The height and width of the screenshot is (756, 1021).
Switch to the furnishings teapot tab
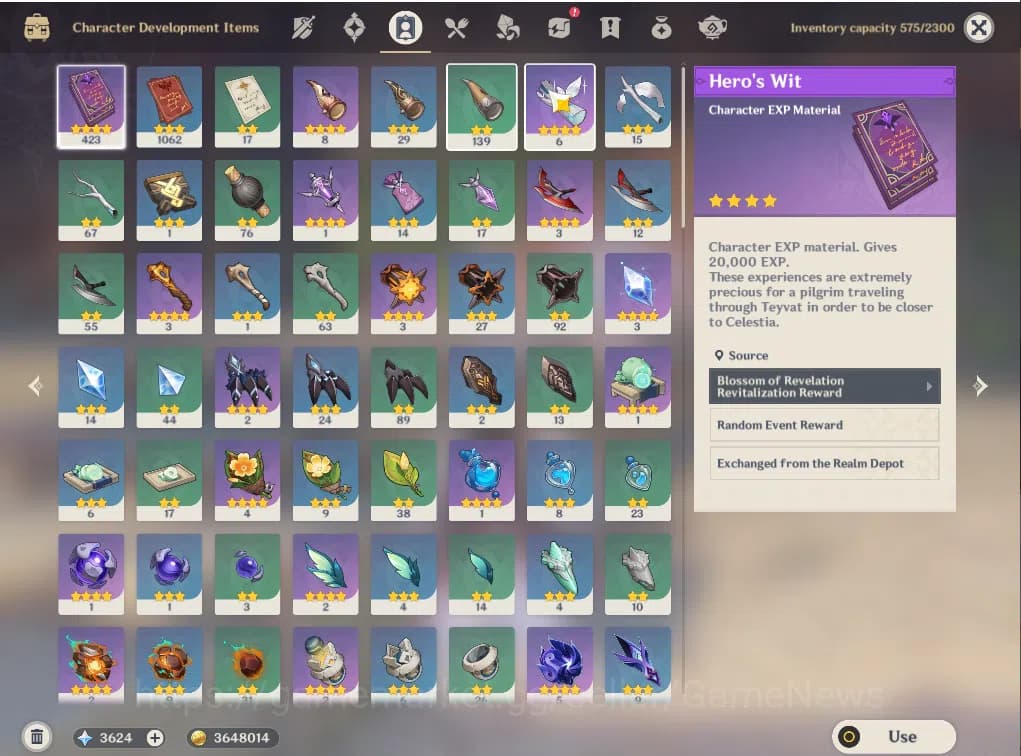(712, 28)
